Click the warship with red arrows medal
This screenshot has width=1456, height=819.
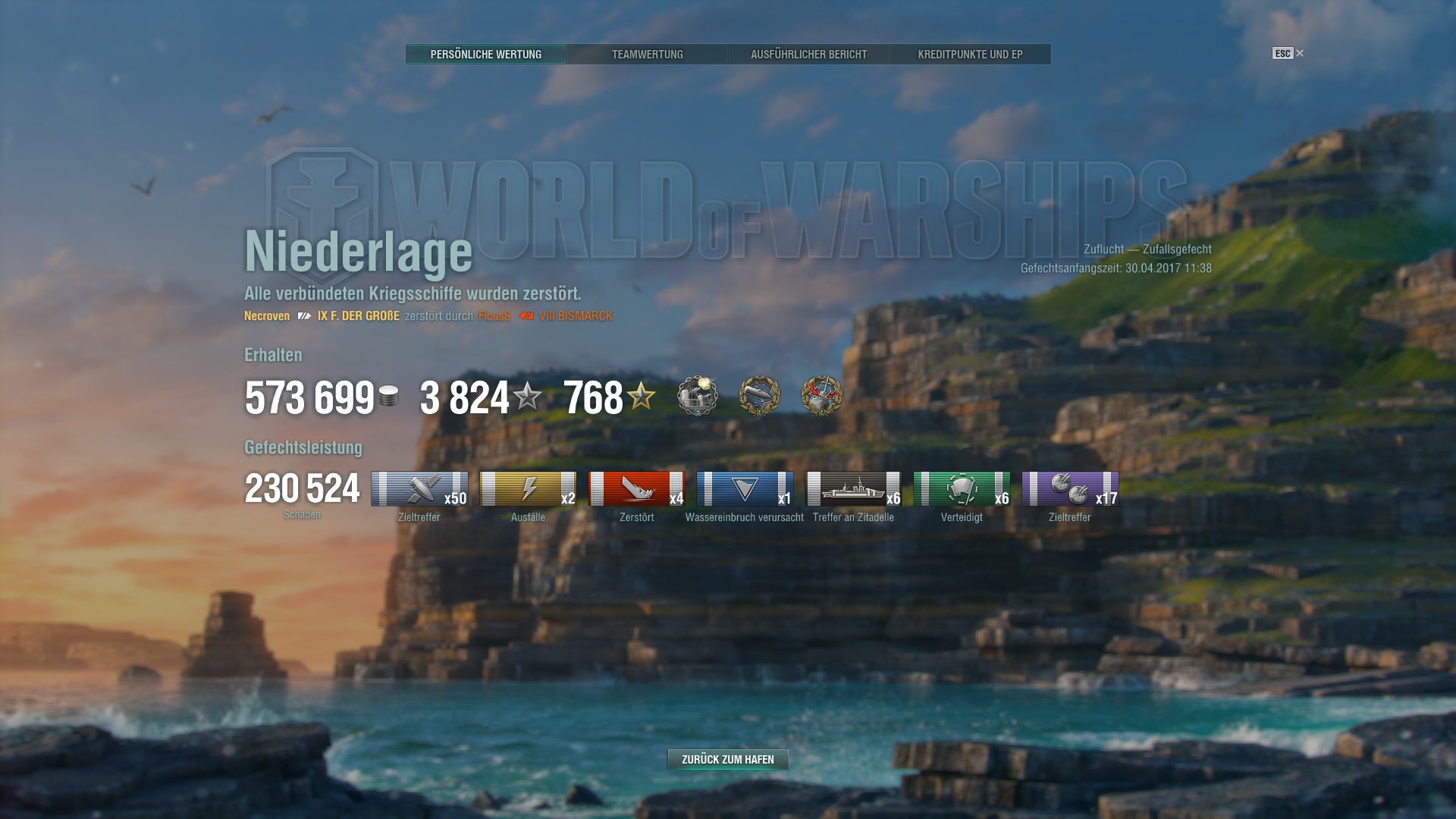[822, 395]
